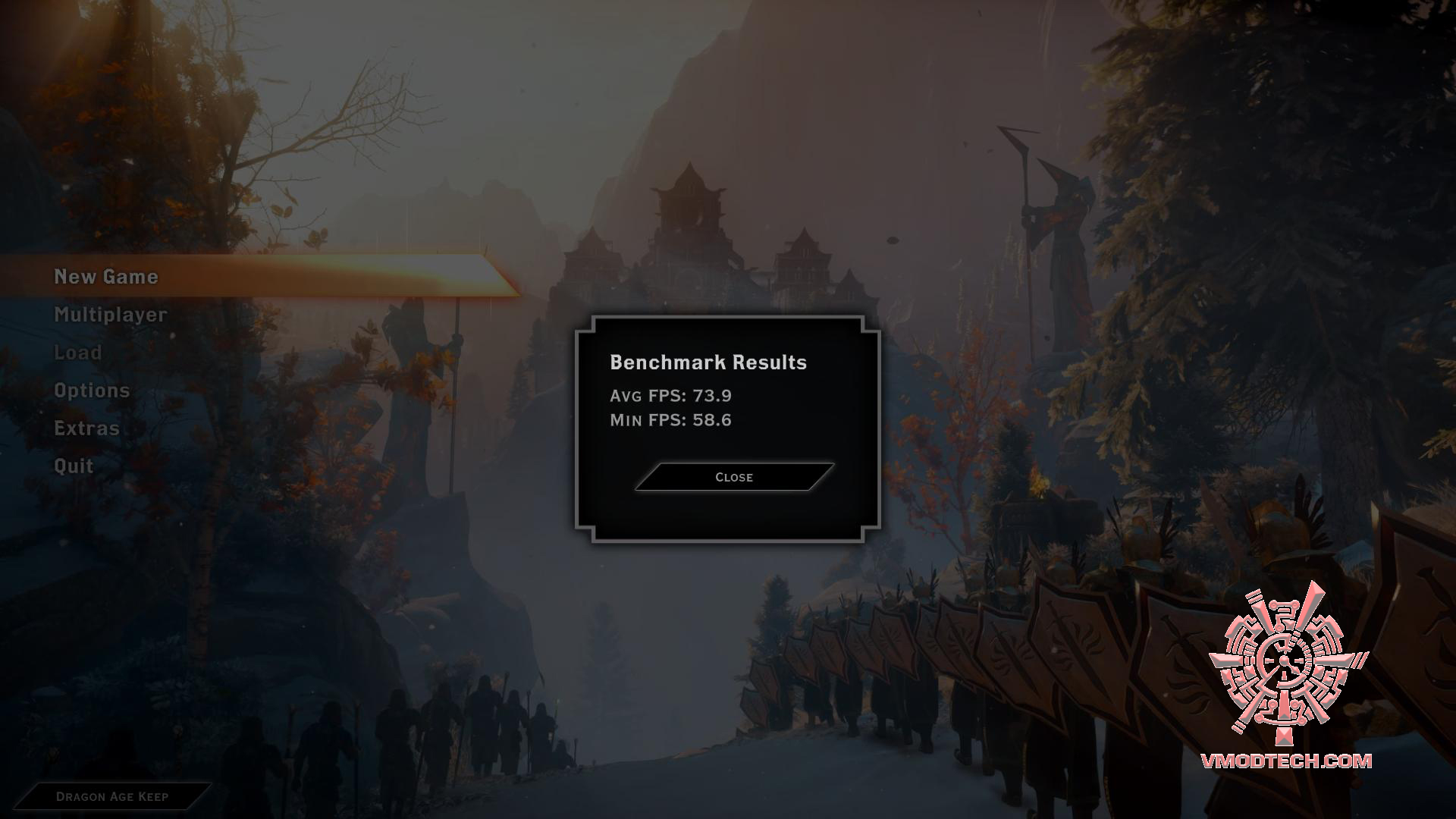Image resolution: width=1456 pixels, height=819 pixels.
Task: Quit the game from main menu
Action: [x=74, y=466]
